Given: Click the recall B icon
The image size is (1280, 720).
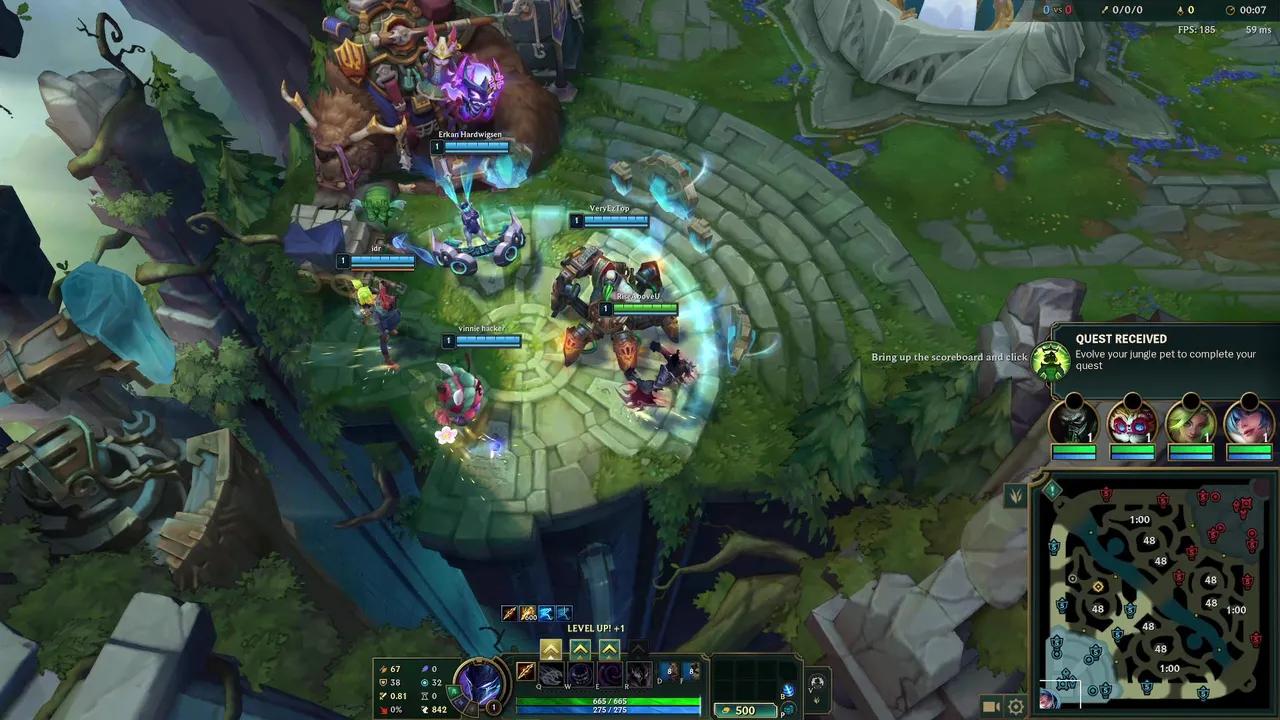Looking at the screenshot, I should [790, 690].
